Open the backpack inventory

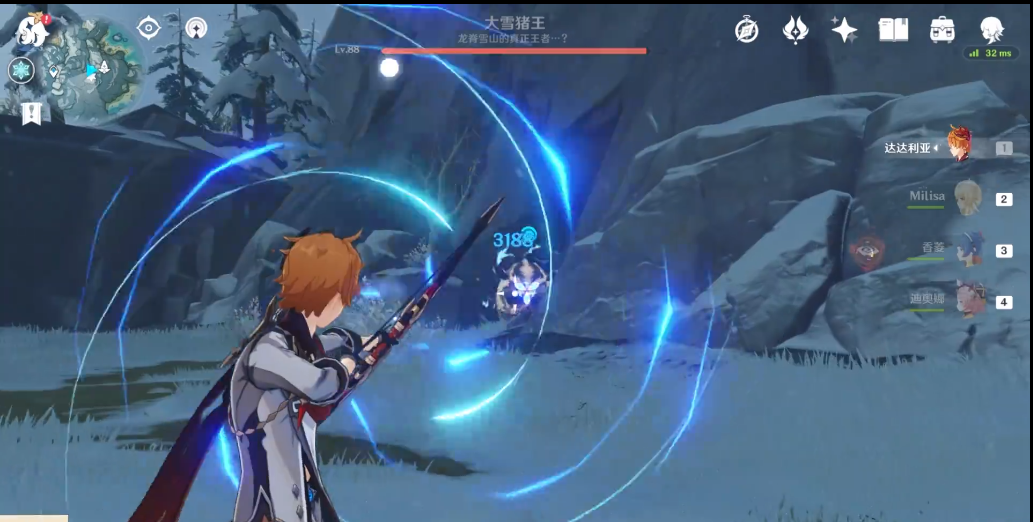(x=941, y=30)
